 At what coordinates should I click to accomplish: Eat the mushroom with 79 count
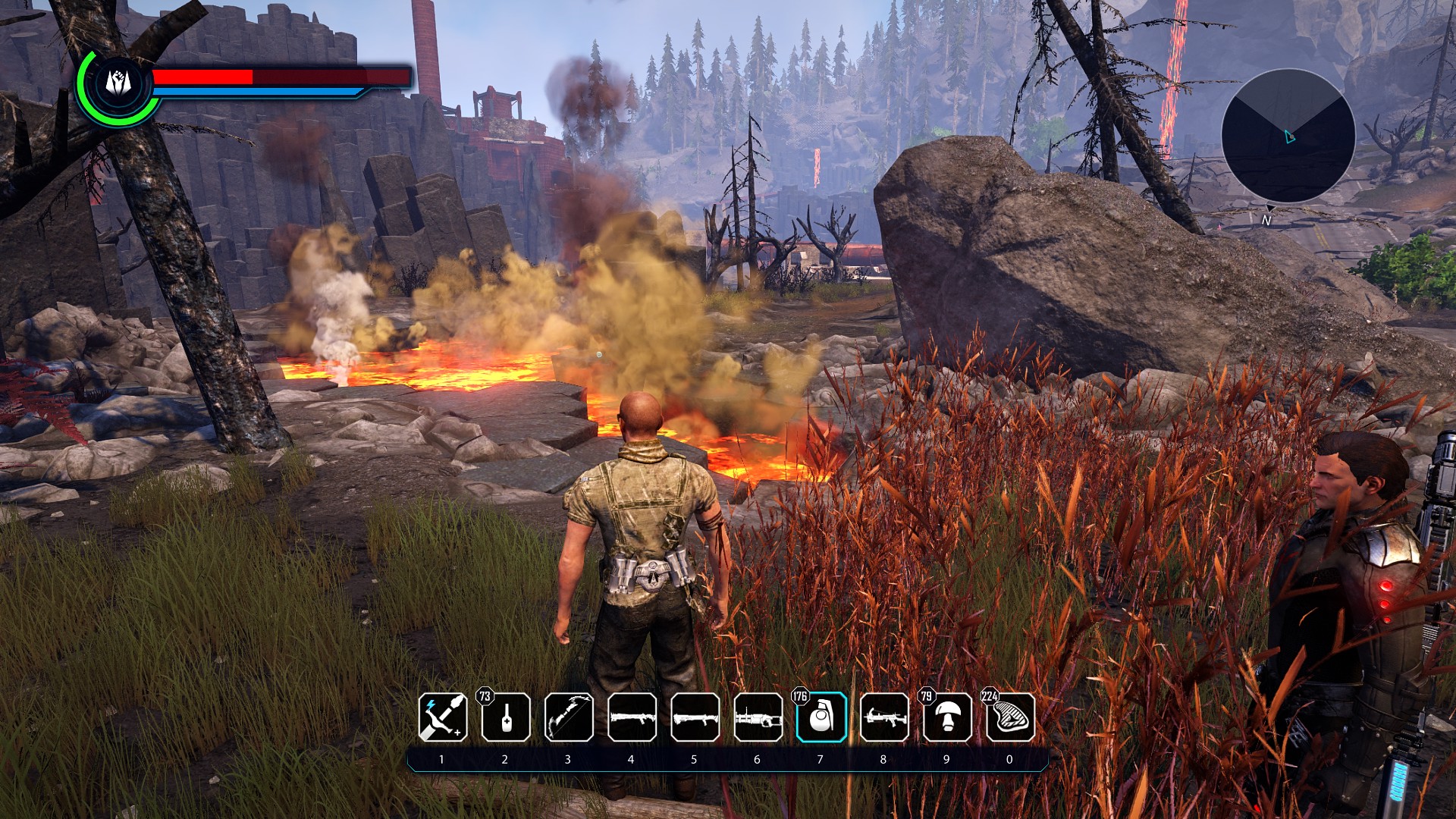[x=947, y=717]
